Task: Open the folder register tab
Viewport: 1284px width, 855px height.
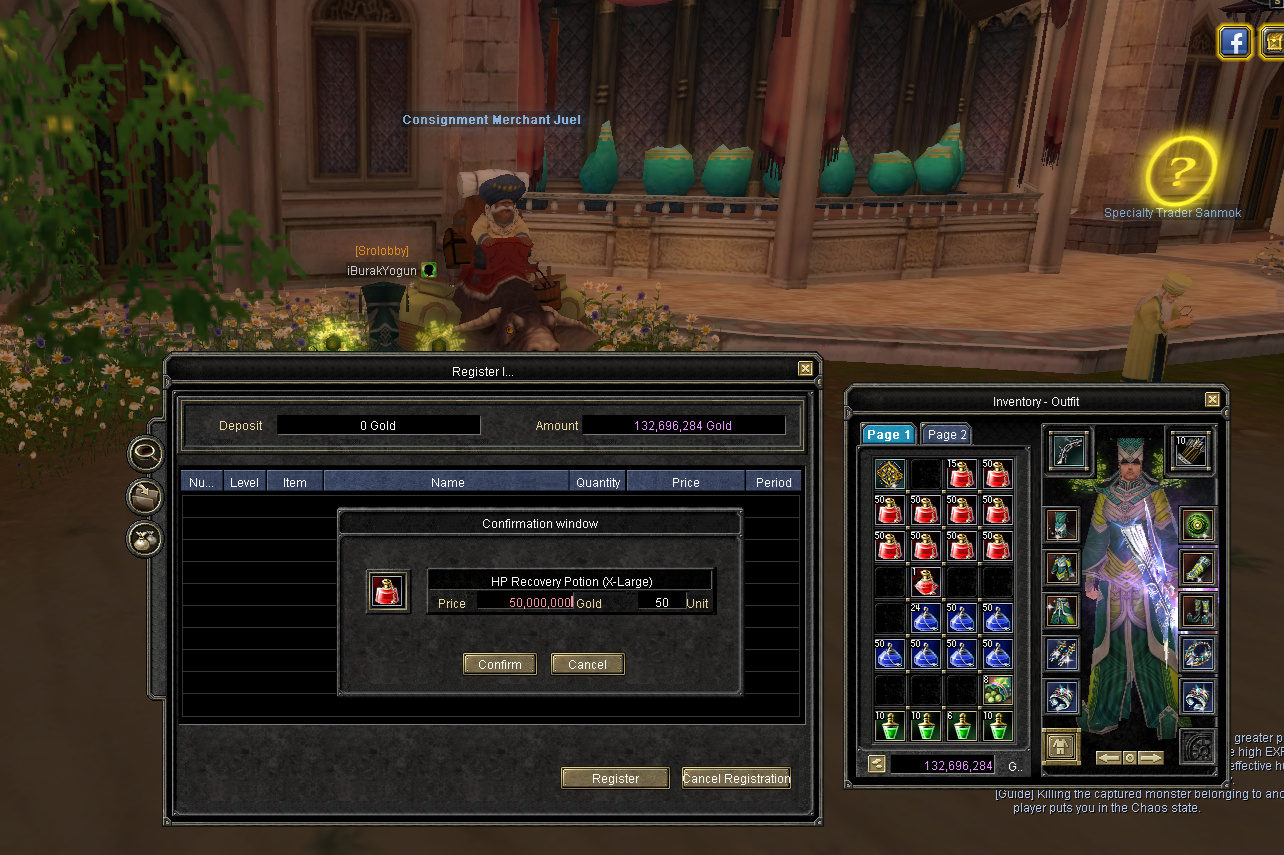Action: coord(145,497)
